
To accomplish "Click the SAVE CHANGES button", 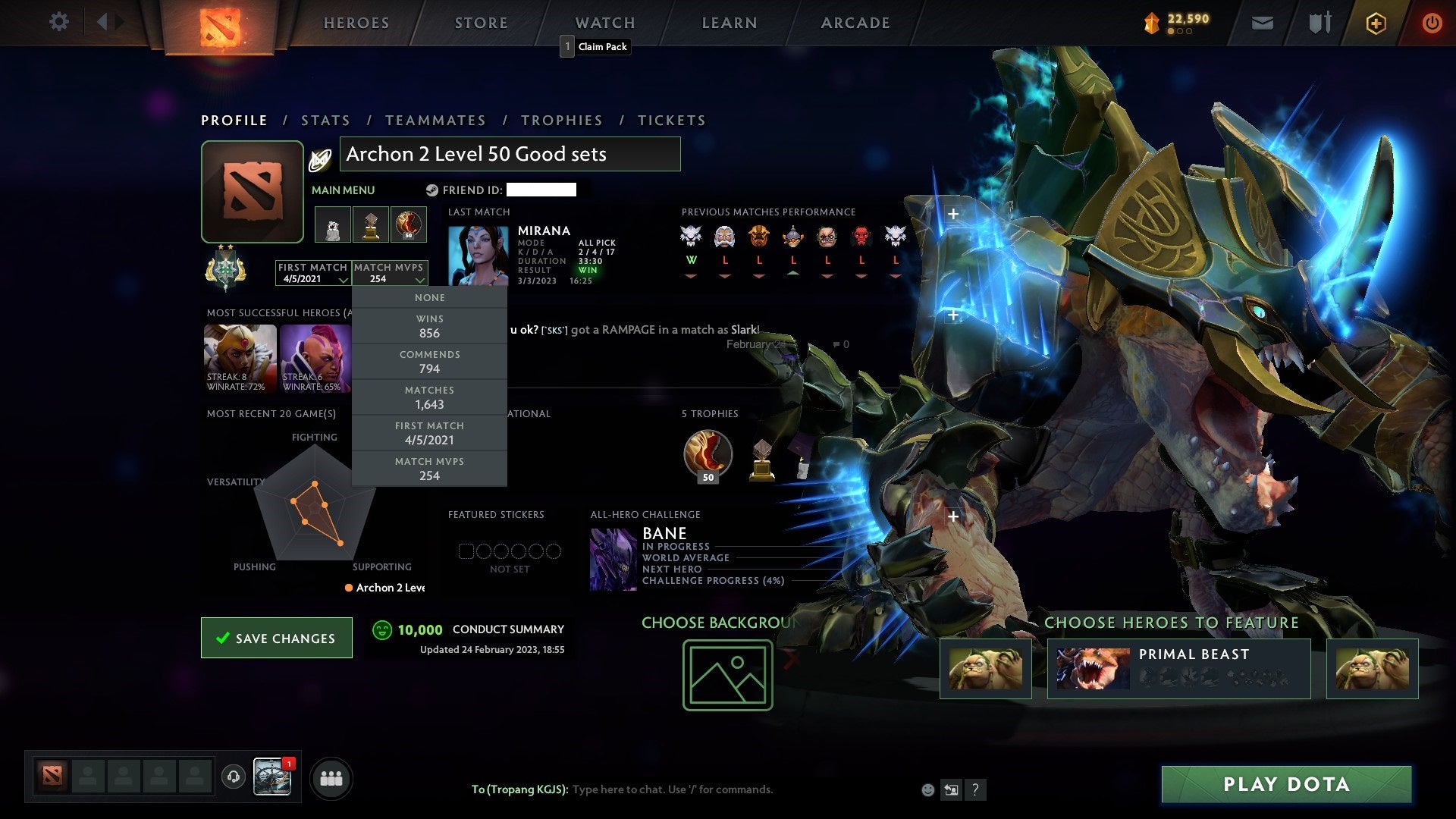I will pos(276,638).
